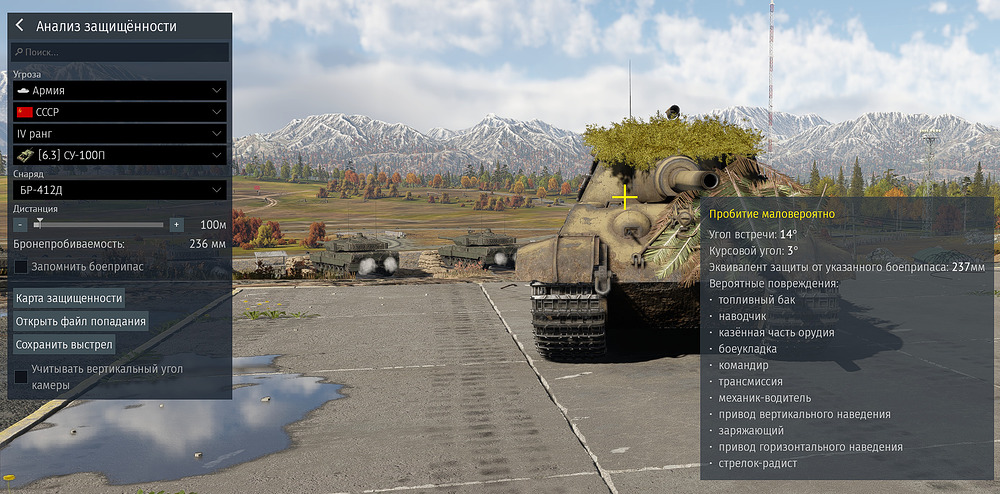Decrease distance with the minus button
Viewport: 1000px width, 494px height.
point(20,225)
